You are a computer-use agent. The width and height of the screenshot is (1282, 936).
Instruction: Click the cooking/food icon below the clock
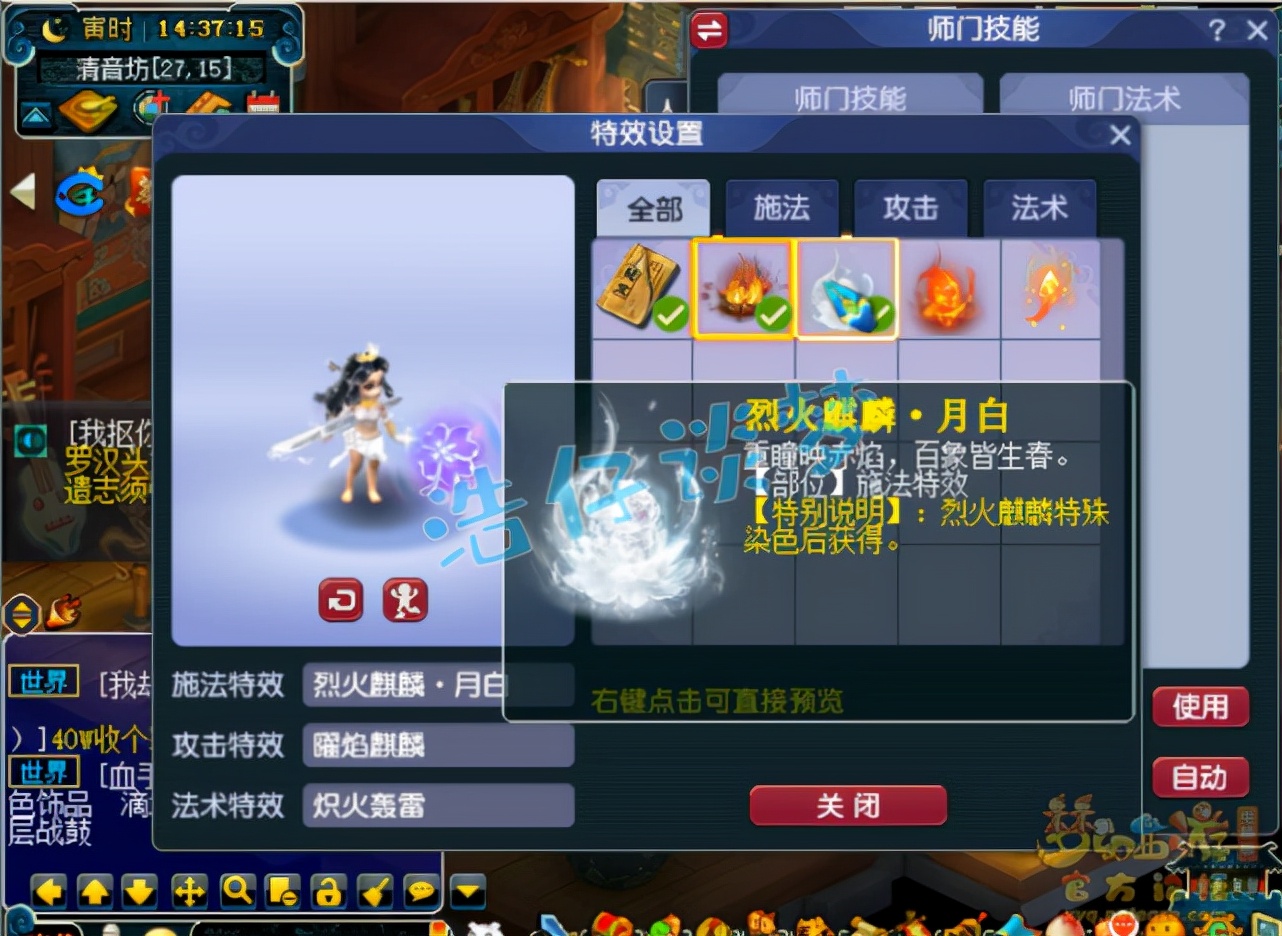tap(90, 112)
